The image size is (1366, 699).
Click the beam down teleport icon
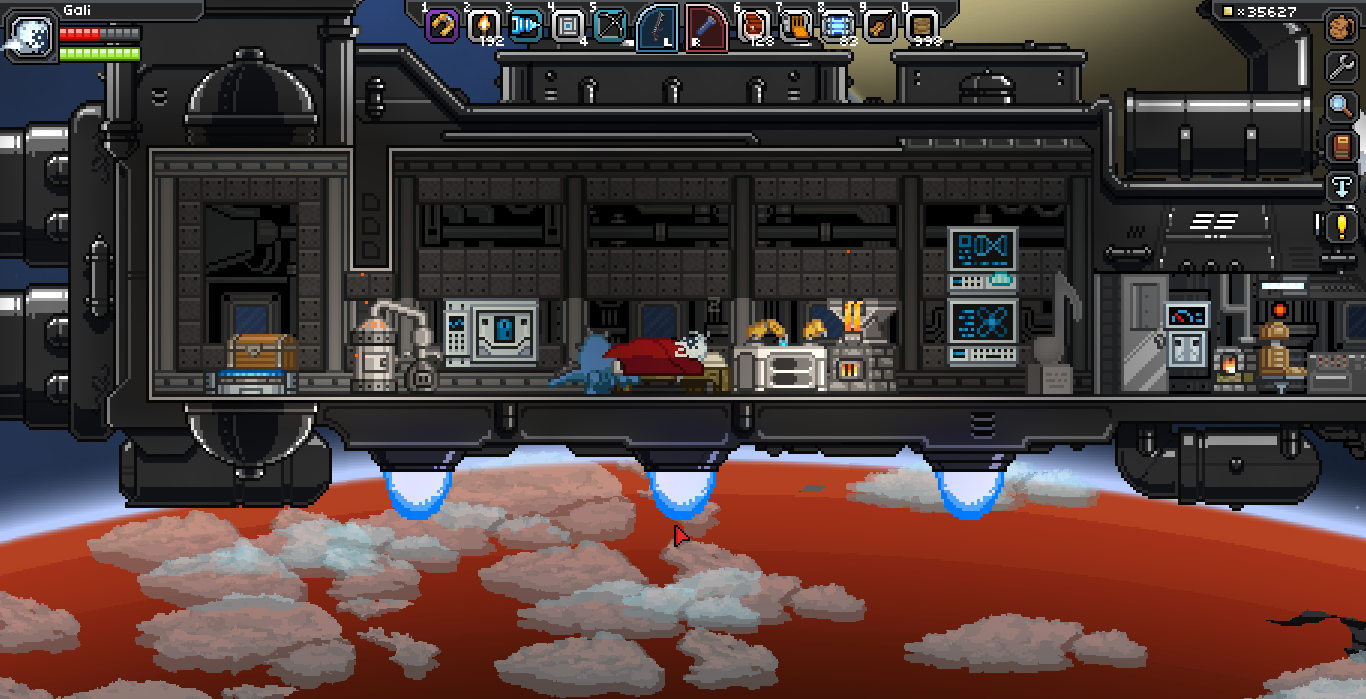[1341, 186]
